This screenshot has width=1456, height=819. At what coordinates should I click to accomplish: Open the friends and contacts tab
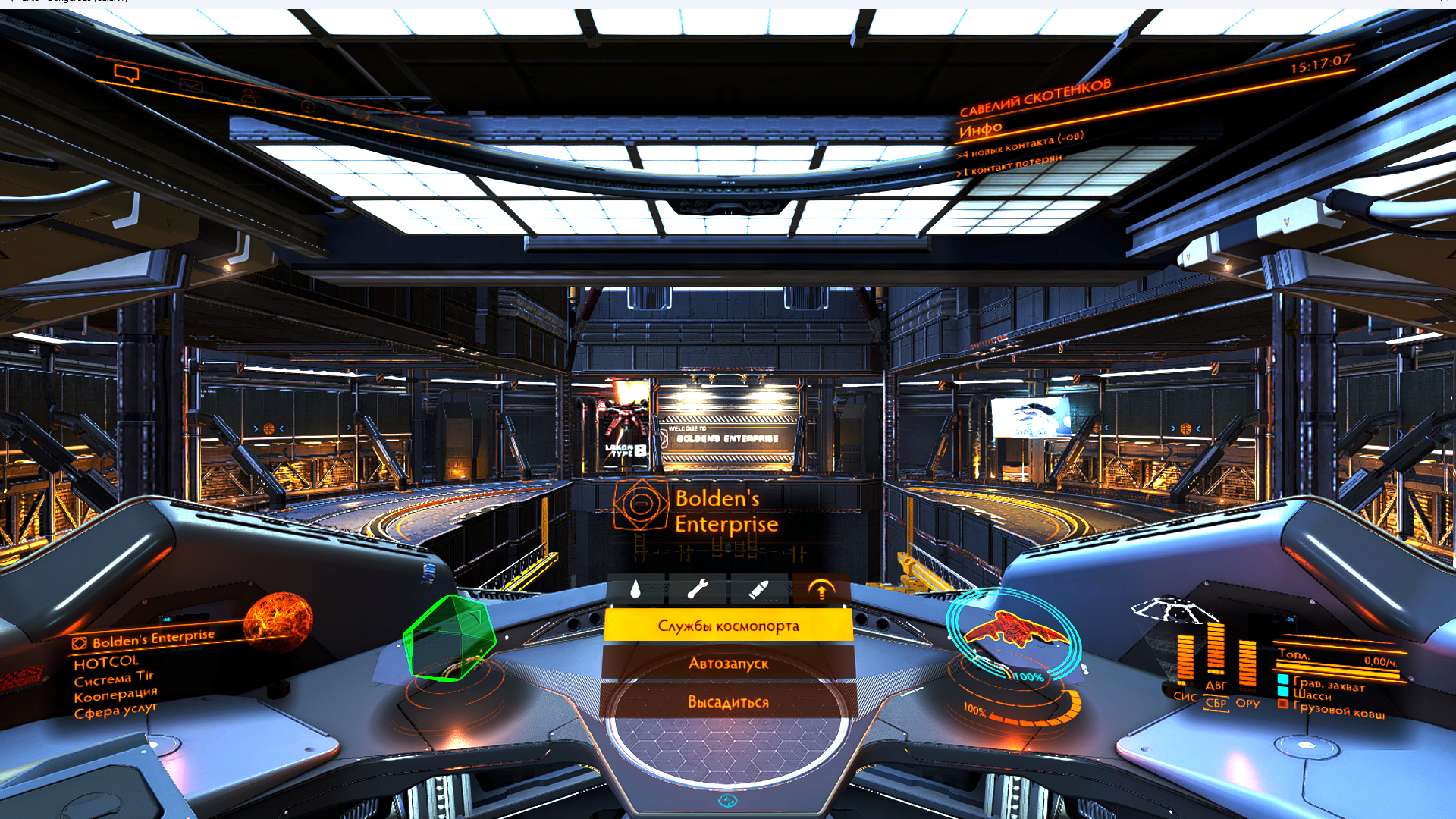(x=249, y=96)
